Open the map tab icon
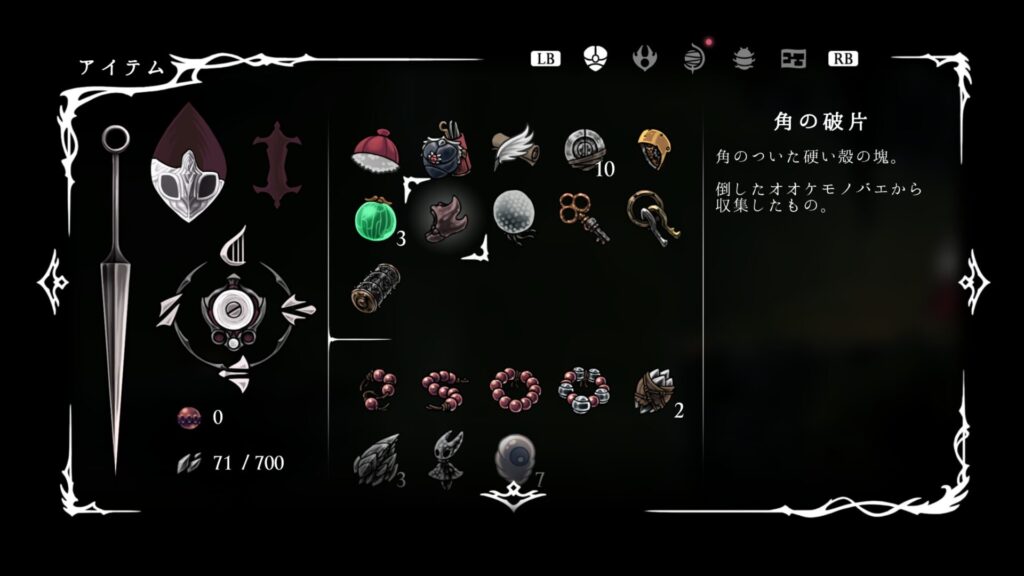 coord(794,58)
